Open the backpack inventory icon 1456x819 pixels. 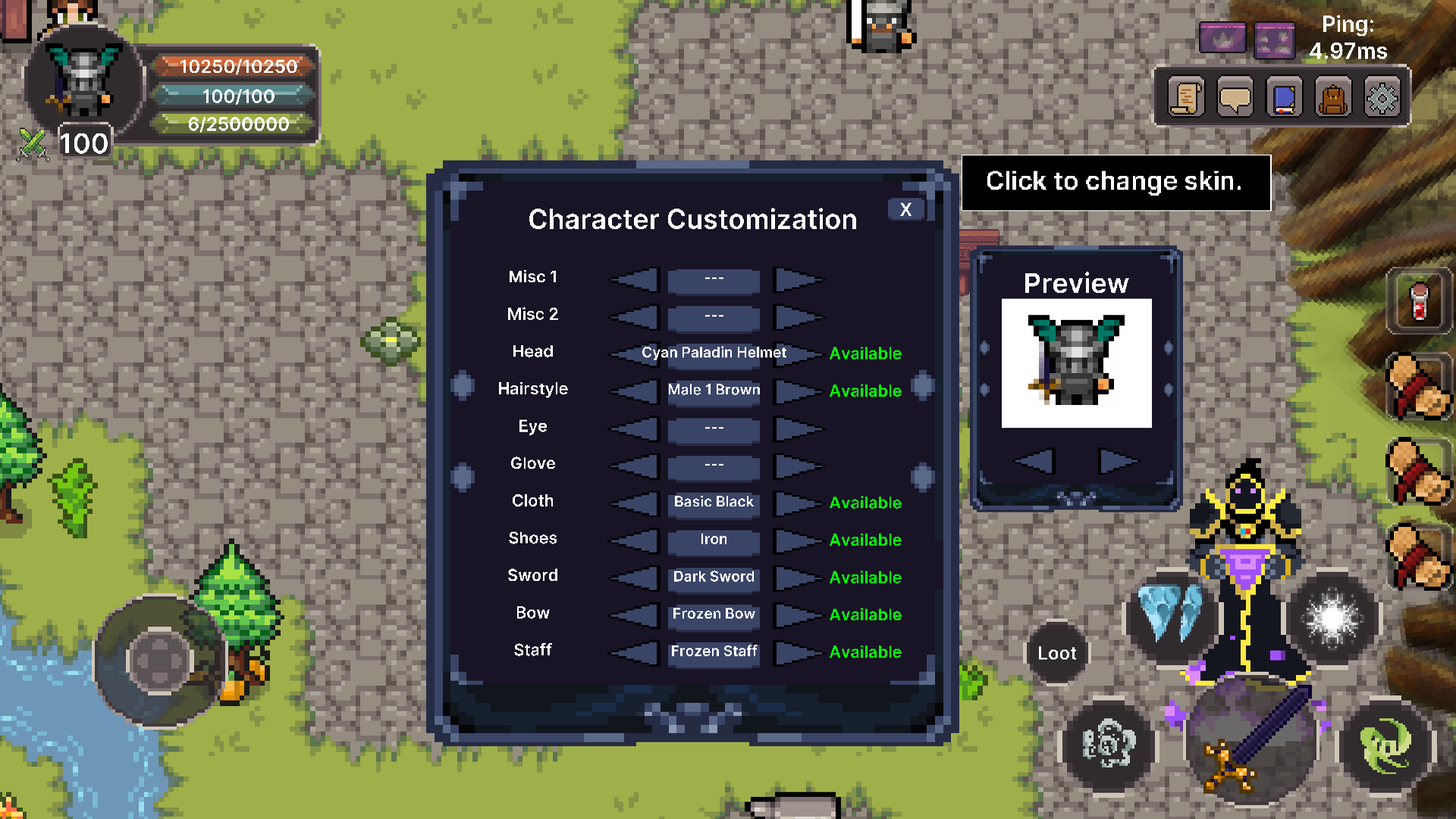coord(1332,97)
